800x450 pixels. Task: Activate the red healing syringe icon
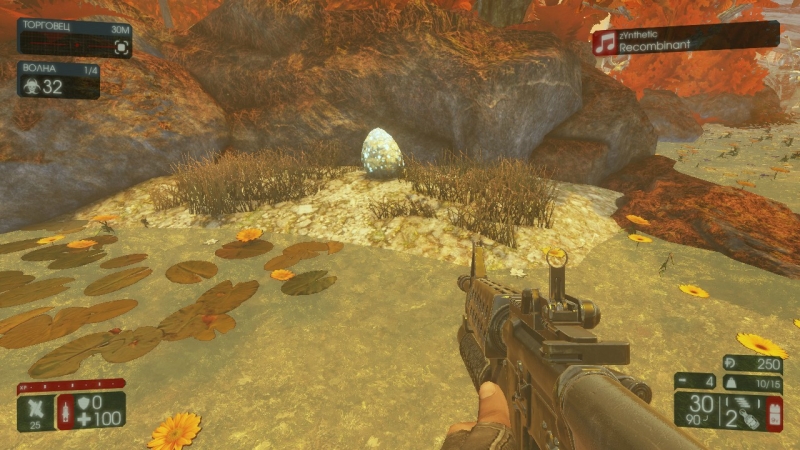[66, 411]
